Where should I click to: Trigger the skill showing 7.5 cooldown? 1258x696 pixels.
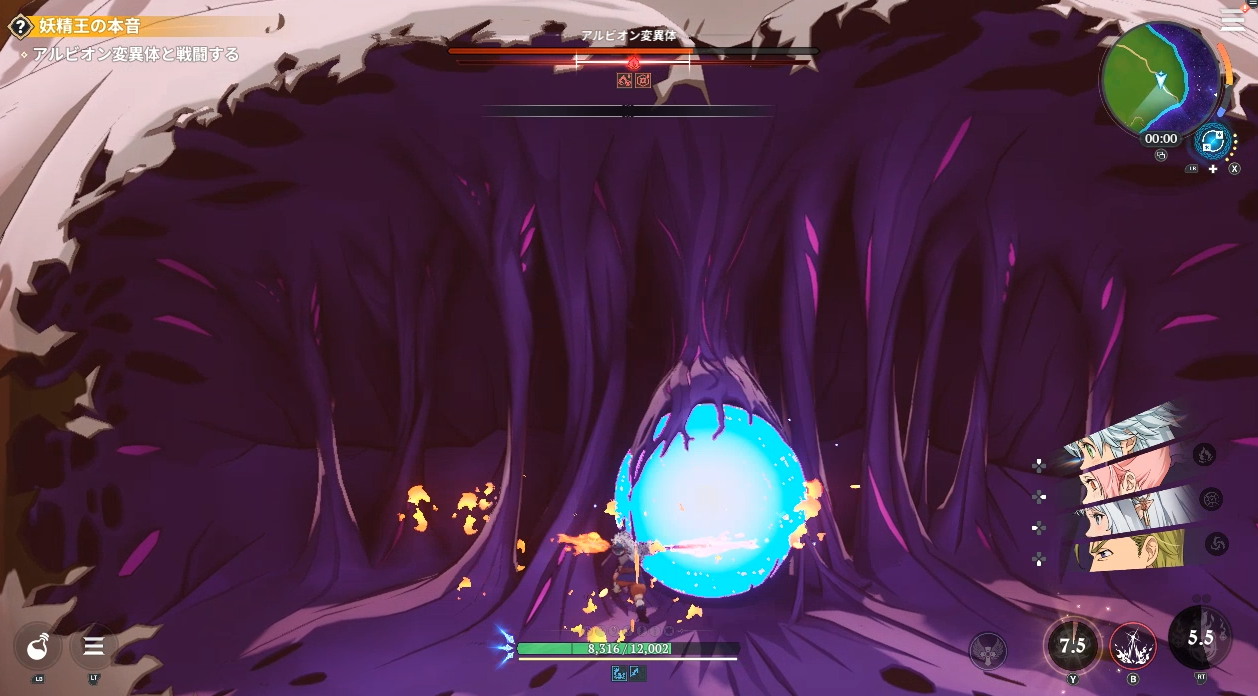(1072, 646)
